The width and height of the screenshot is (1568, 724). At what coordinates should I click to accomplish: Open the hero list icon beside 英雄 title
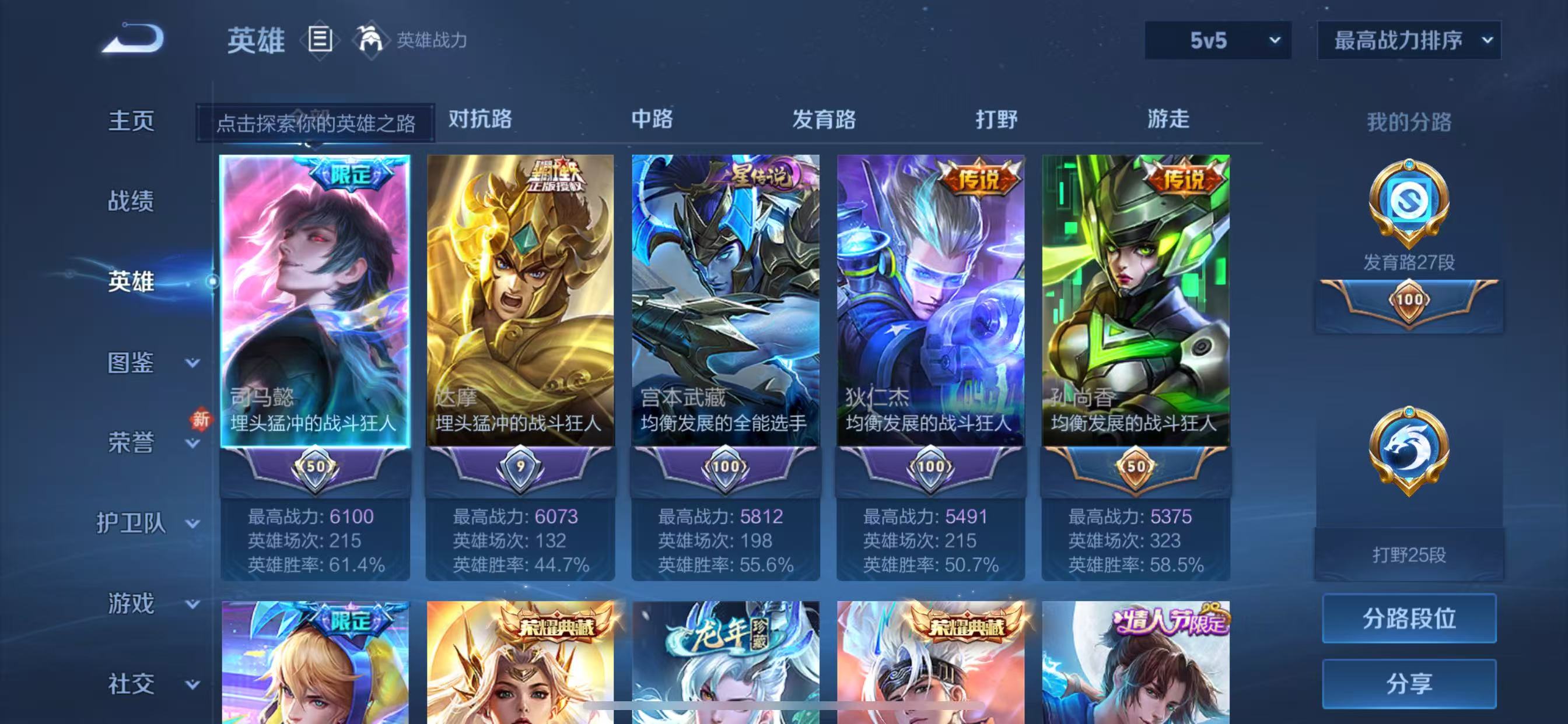click(x=319, y=40)
